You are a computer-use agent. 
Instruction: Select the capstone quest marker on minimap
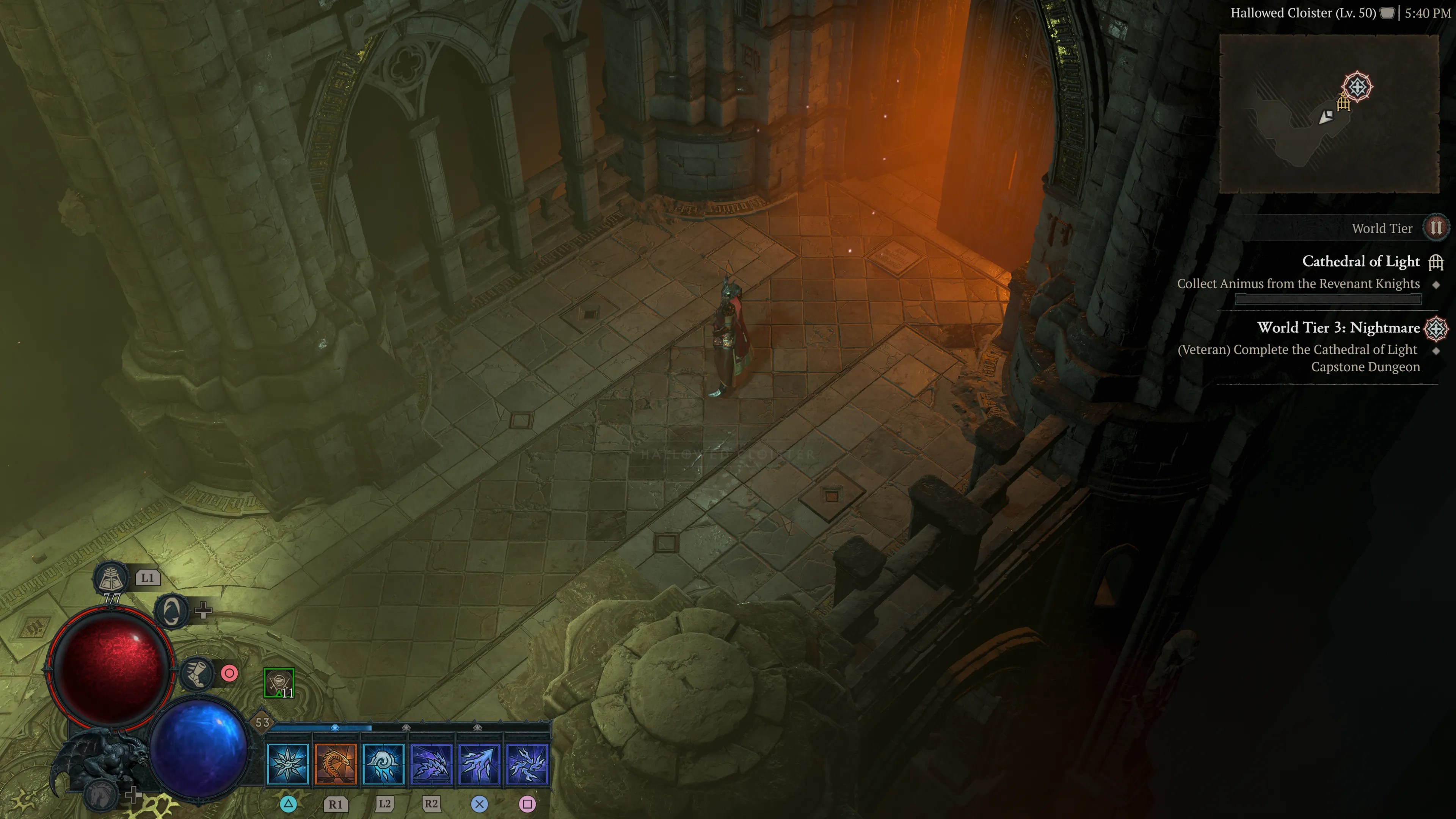click(1357, 86)
